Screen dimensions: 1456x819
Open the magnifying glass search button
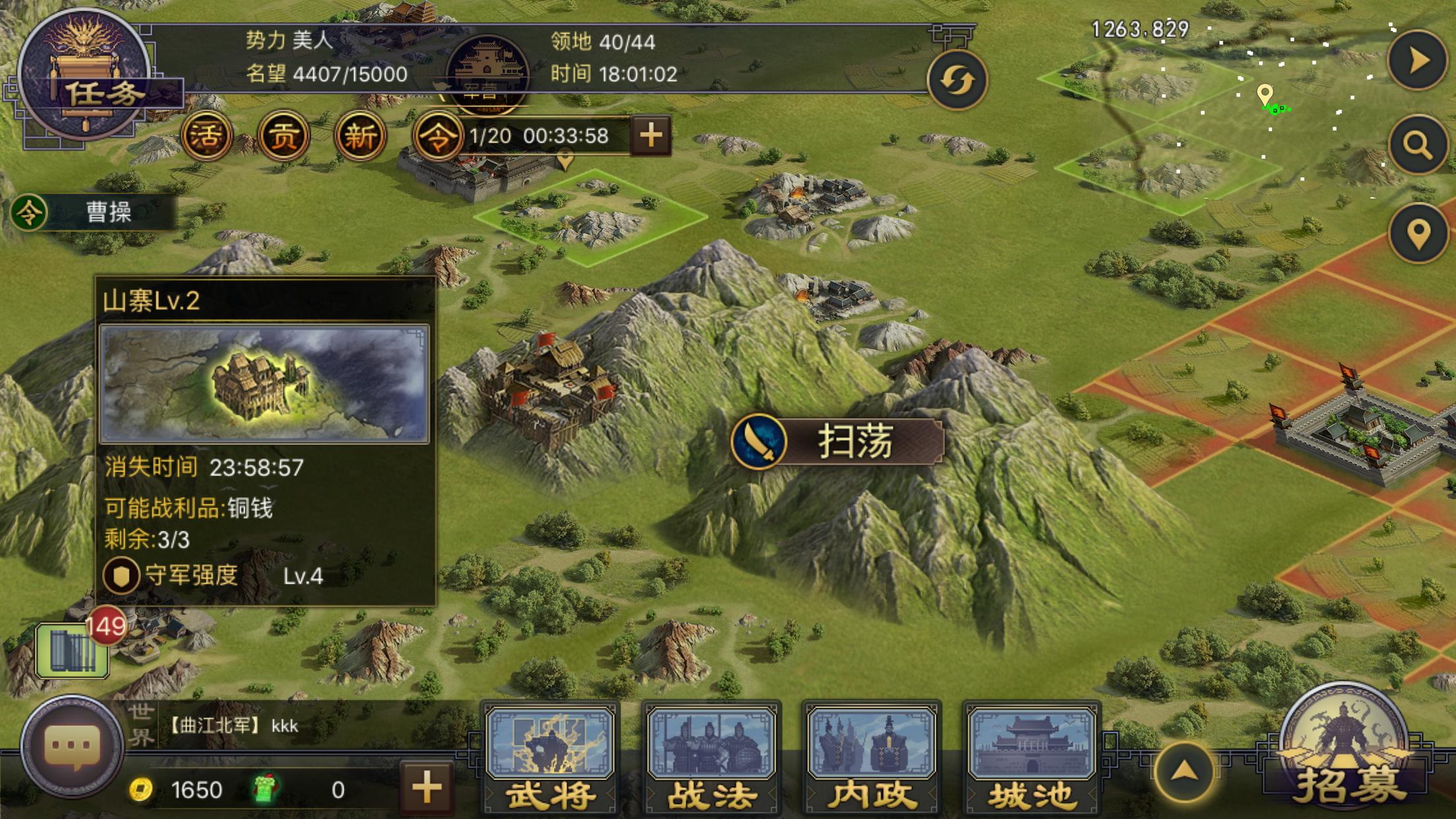pyautogui.click(x=1418, y=144)
